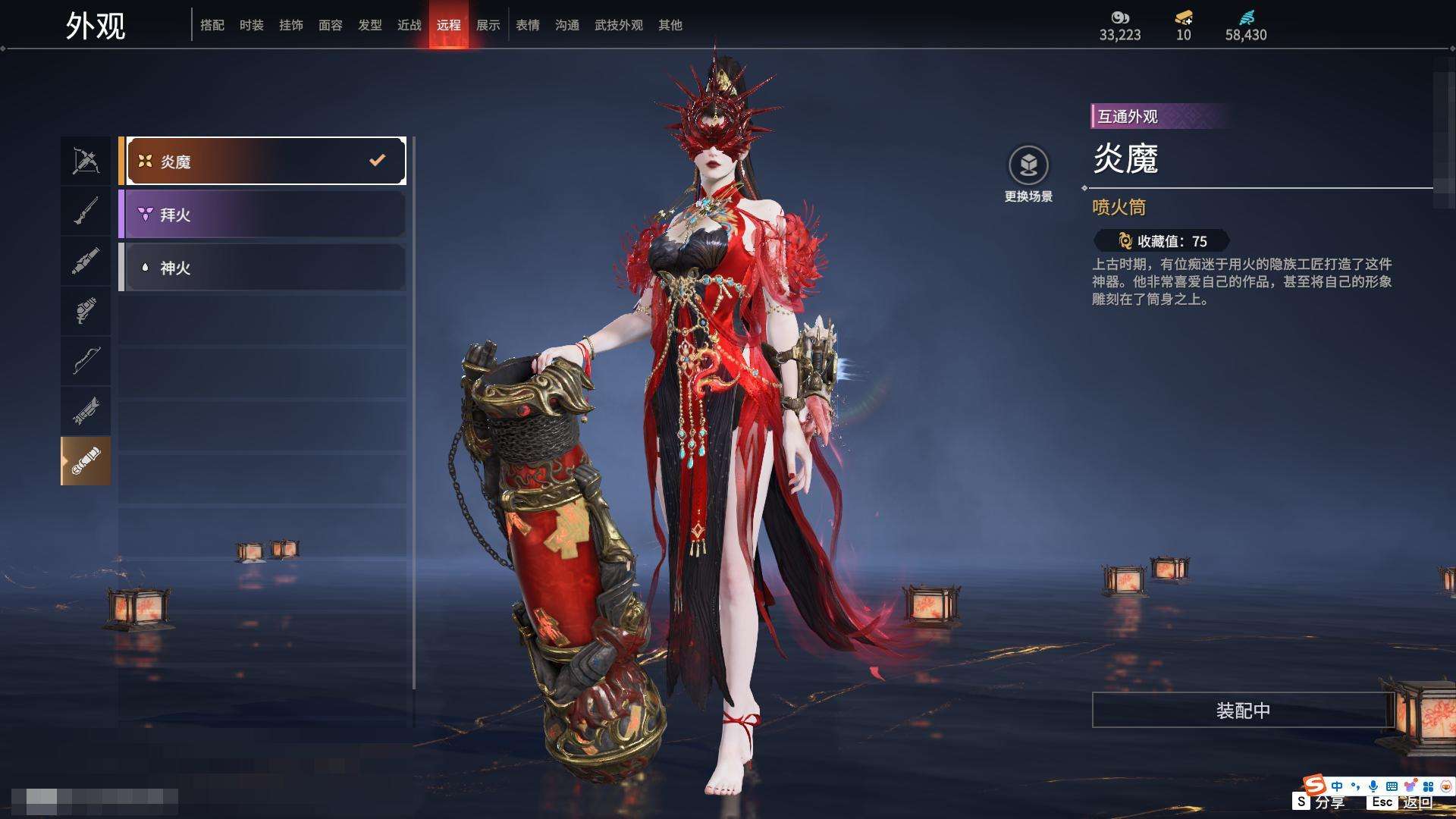Click the 装配中 equipped button

[1243, 711]
